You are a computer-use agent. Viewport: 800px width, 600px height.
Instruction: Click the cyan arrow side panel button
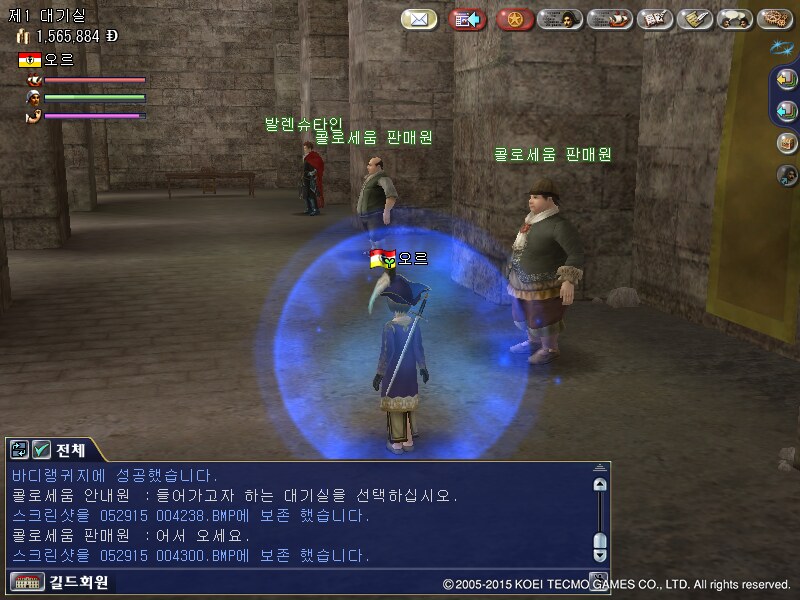tap(786, 111)
